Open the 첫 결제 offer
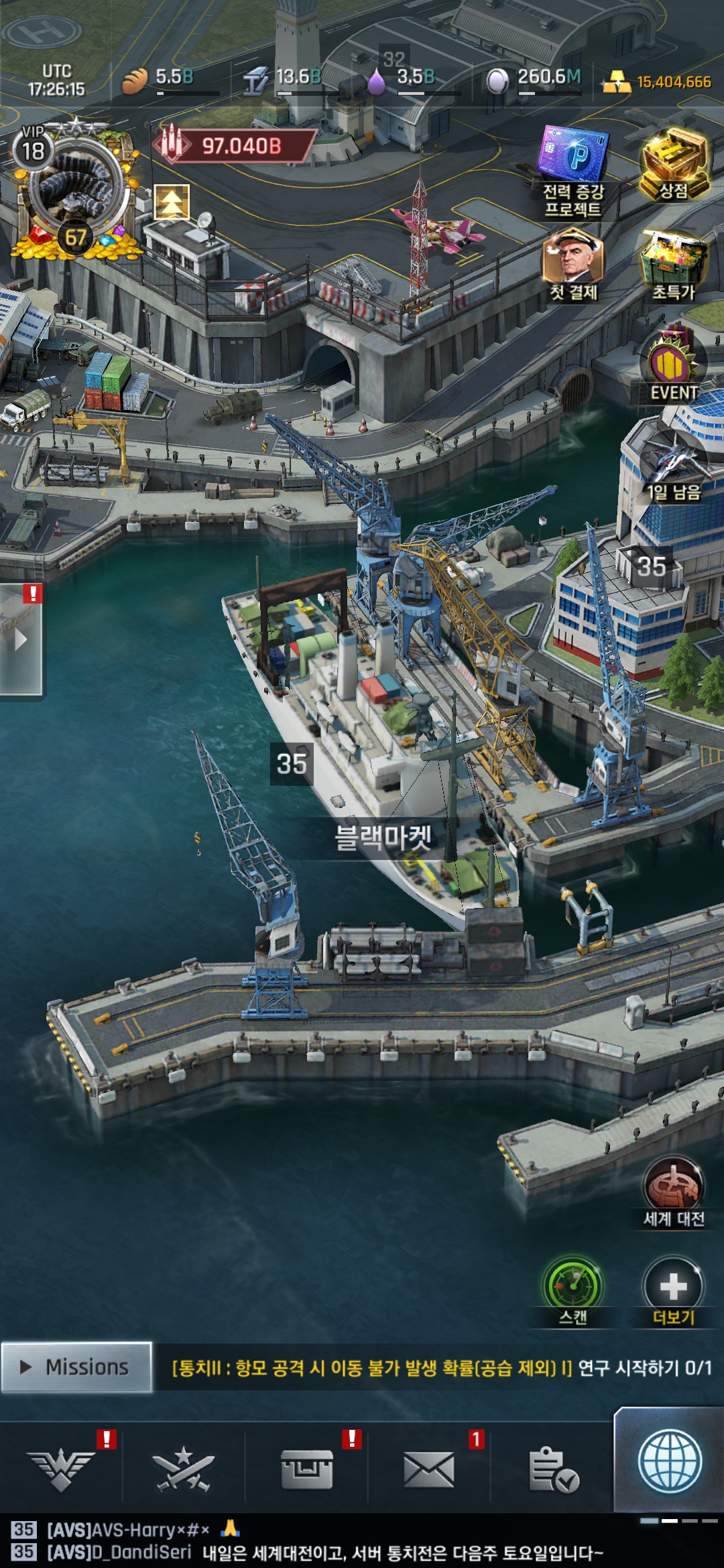 (x=574, y=265)
